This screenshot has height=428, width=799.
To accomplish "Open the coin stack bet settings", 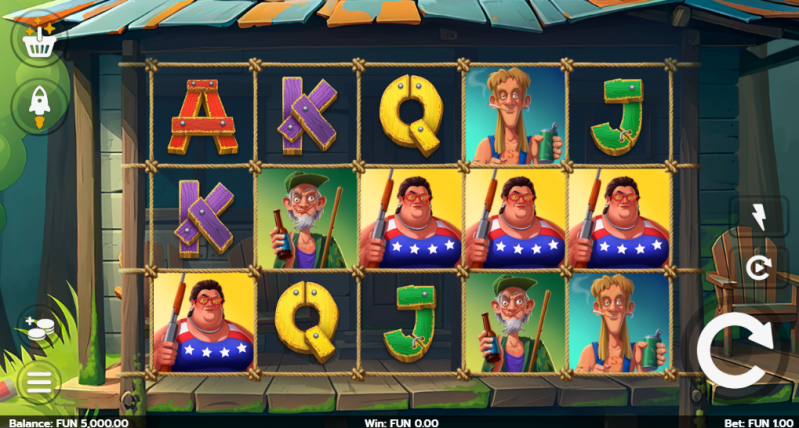I will coord(39,329).
